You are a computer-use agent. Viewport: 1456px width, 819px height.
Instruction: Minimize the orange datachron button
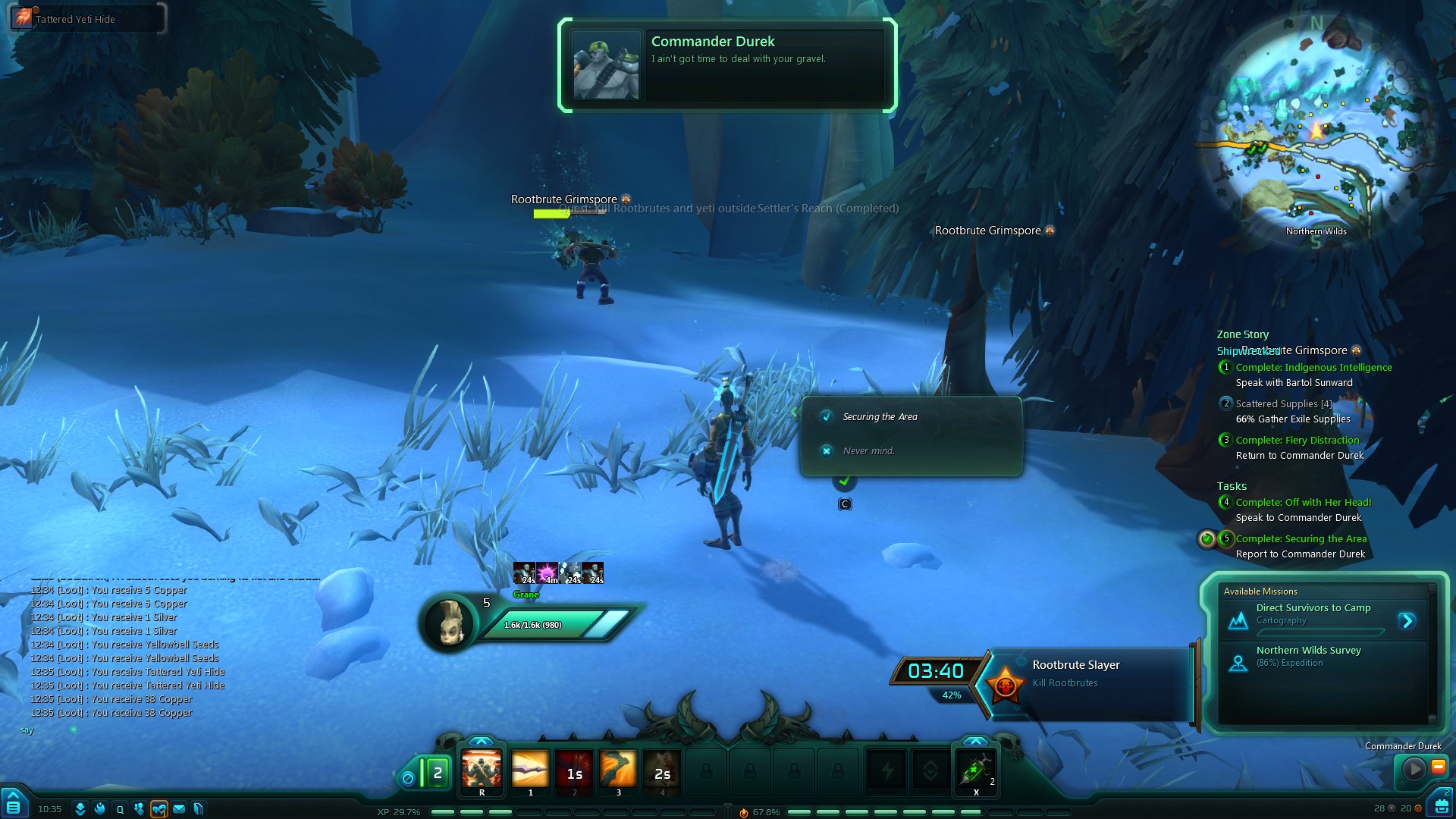1438,767
